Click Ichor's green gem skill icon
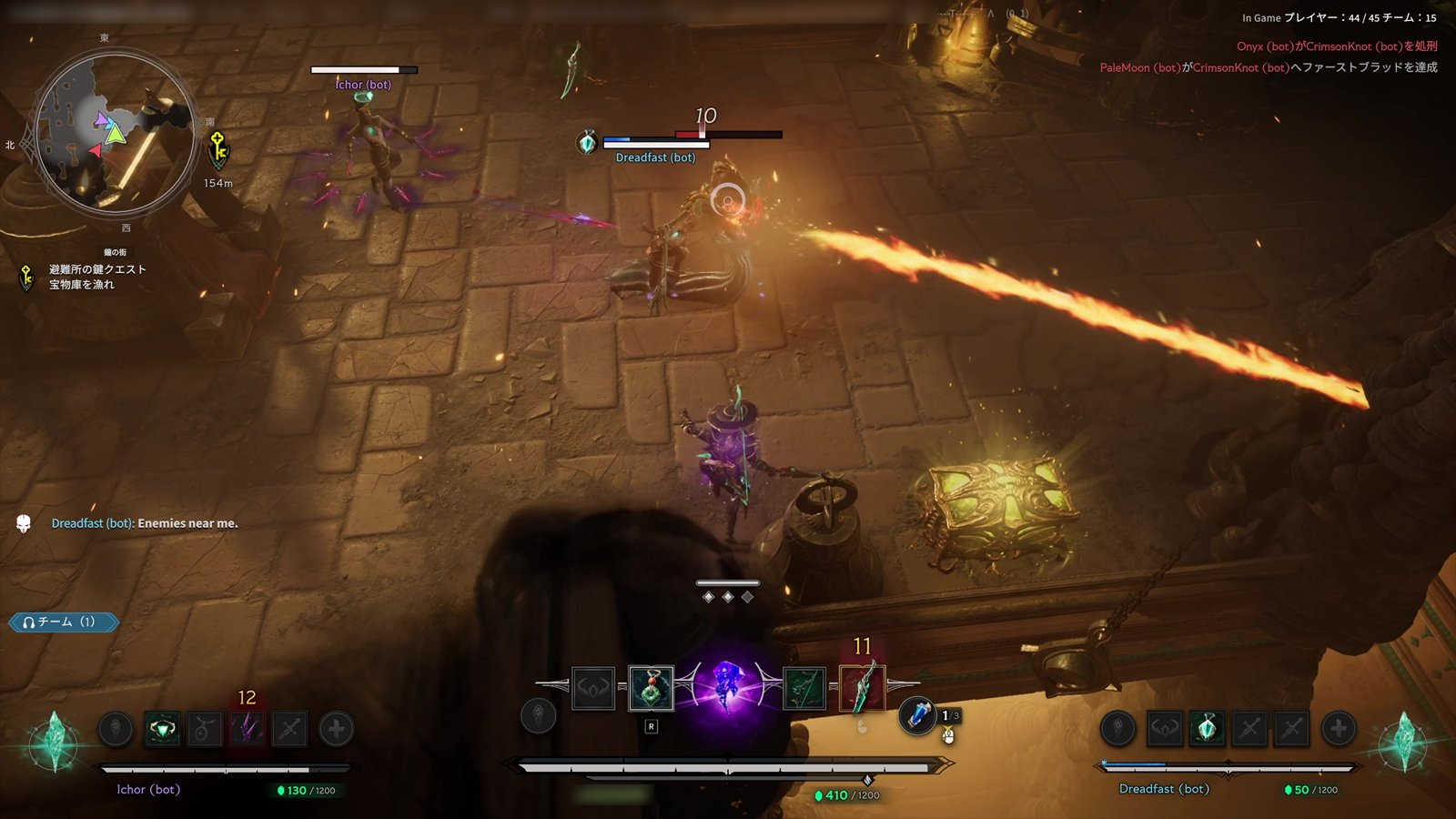The image size is (1456, 819). click(163, 729)
